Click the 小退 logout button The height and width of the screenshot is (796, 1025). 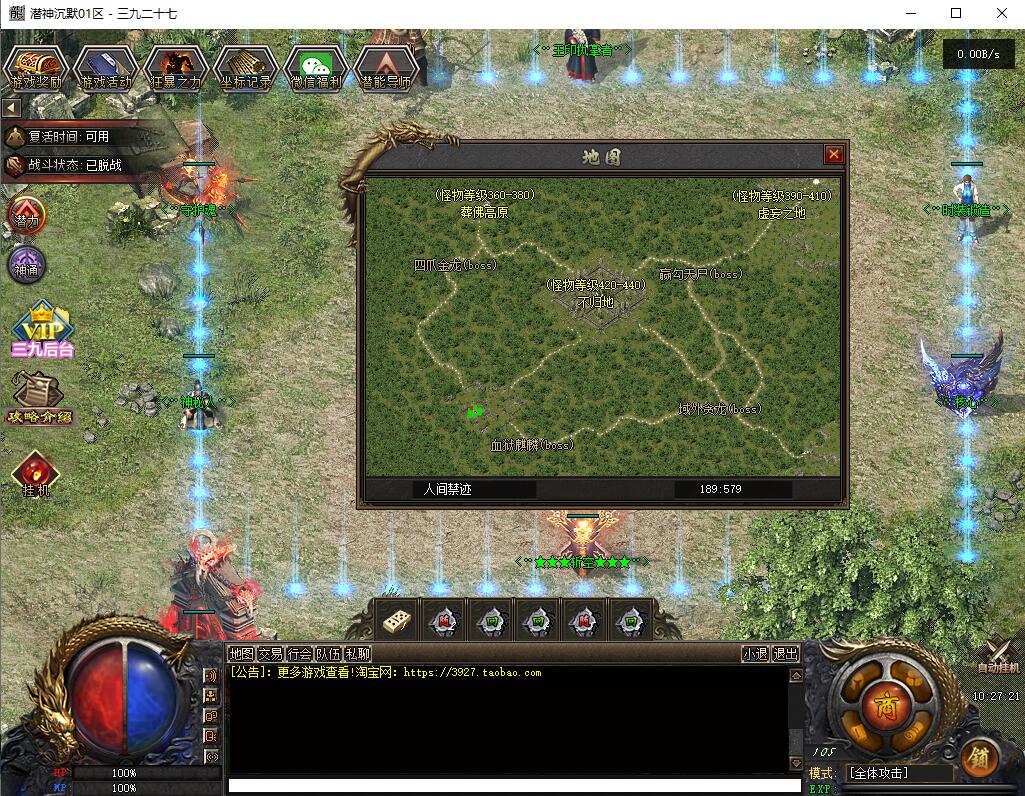pyautogui.click(x=756, y=654)
